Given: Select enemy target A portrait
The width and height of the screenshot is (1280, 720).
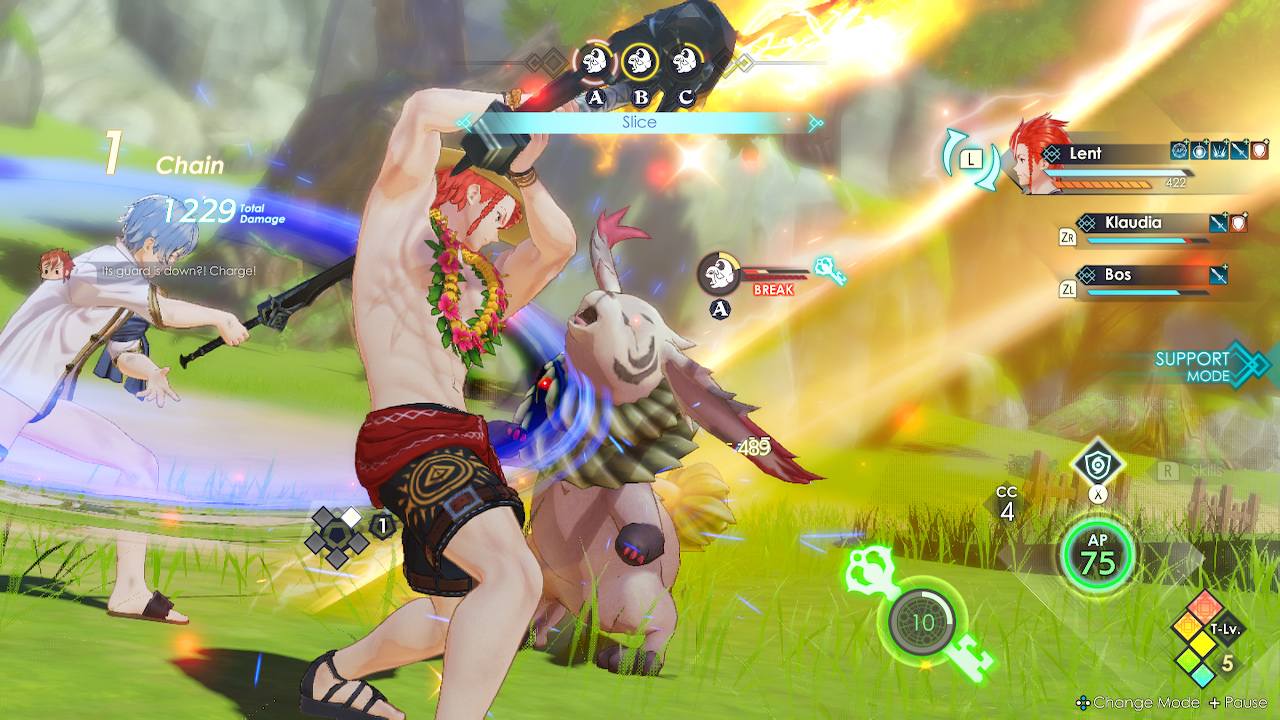Looking at the screenshot, I should pyautogui.click(x=595, y=62).
